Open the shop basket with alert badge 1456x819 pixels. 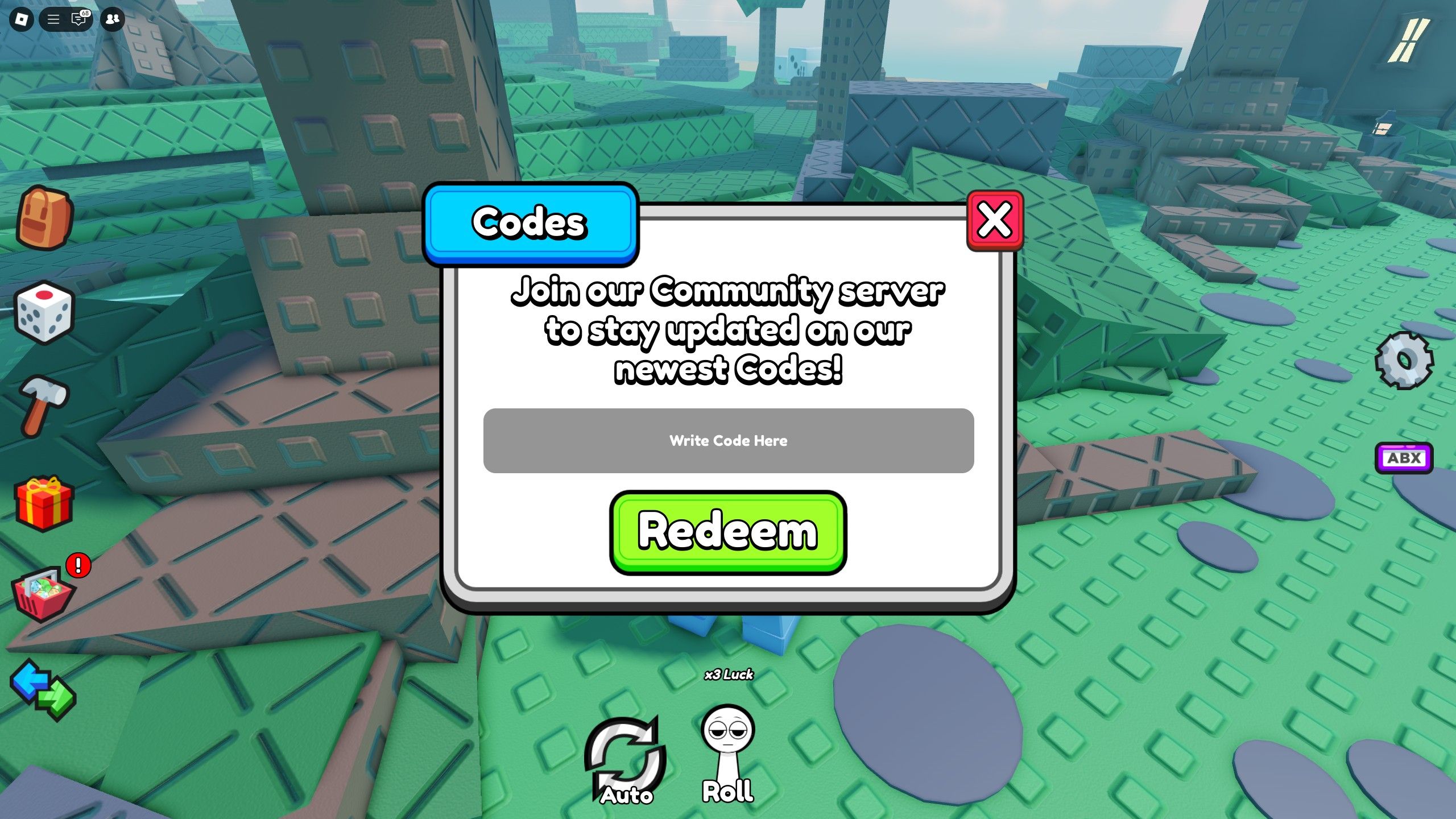(44, 596)
